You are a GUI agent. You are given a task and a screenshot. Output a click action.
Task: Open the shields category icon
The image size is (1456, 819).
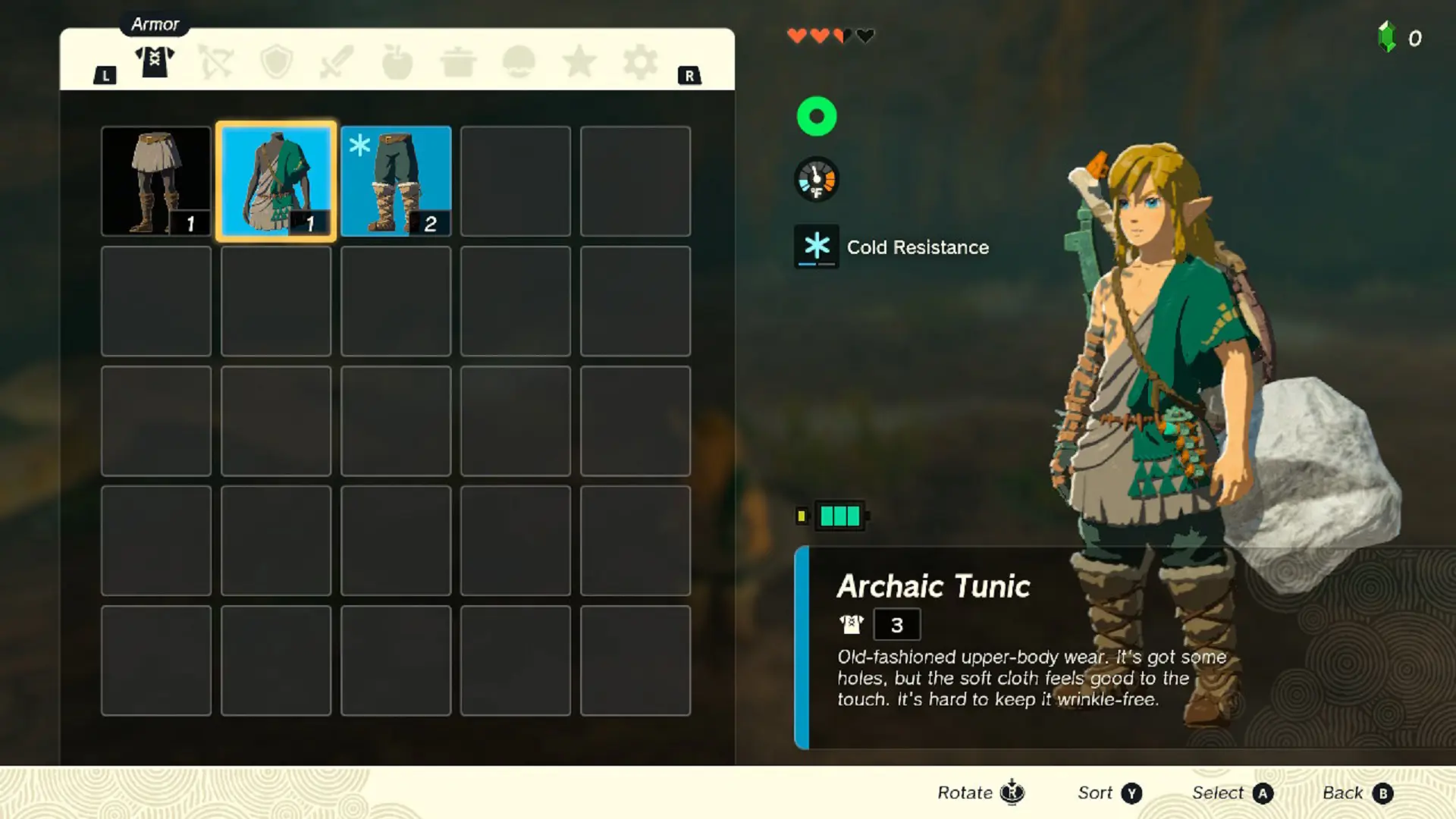275,61
